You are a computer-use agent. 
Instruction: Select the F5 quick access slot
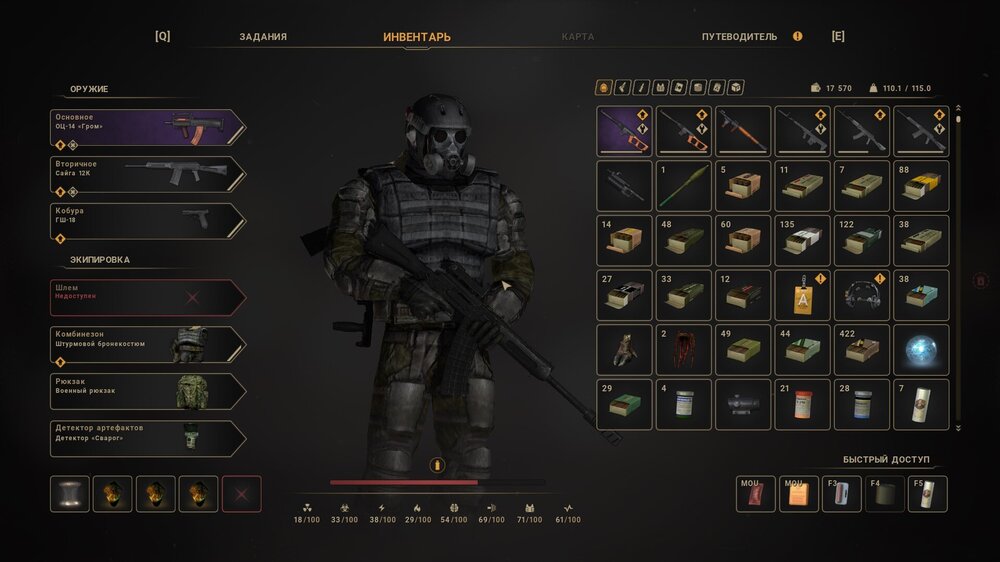[927, 494]
